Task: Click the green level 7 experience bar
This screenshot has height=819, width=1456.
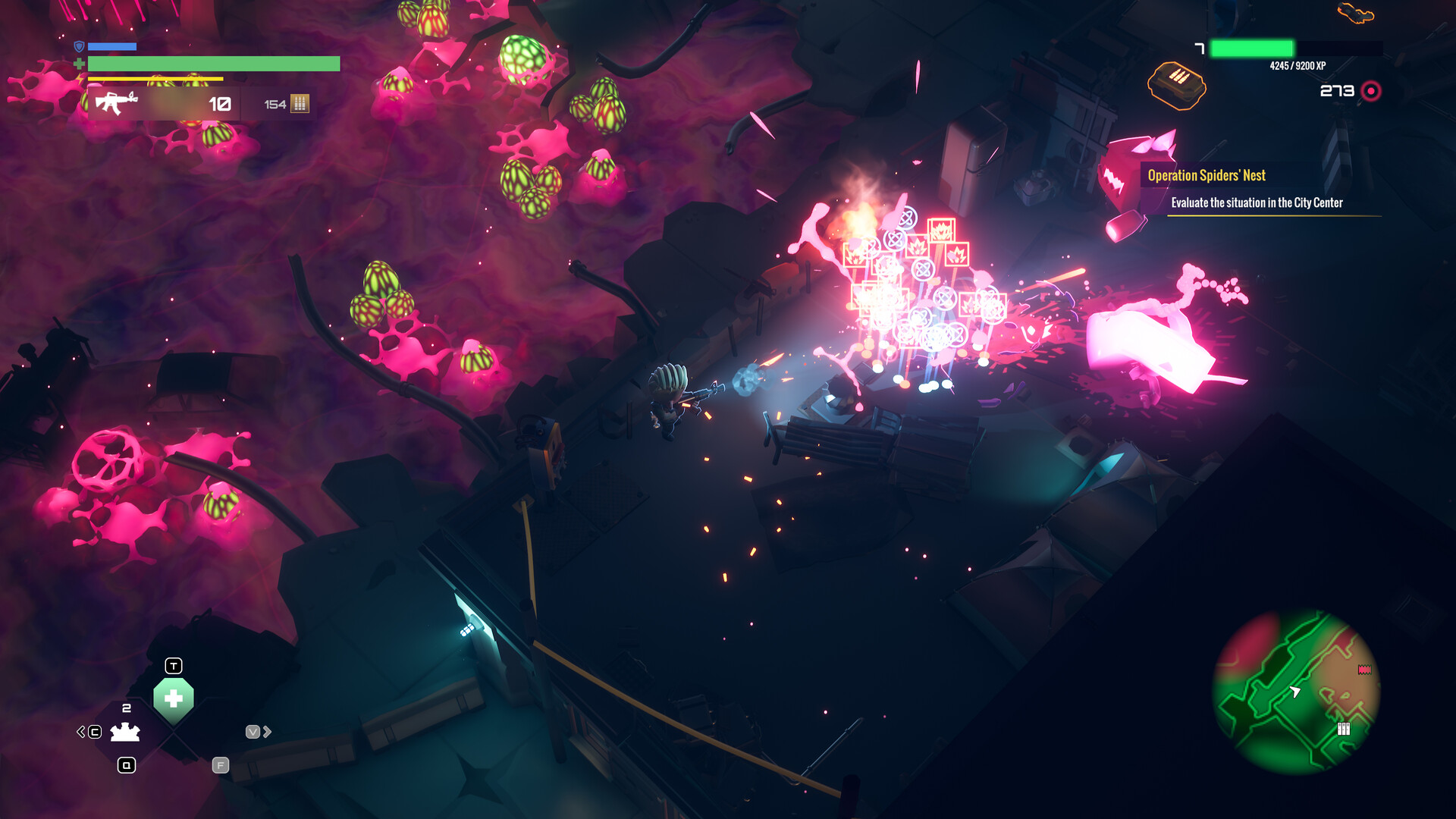Action: 1253,49
